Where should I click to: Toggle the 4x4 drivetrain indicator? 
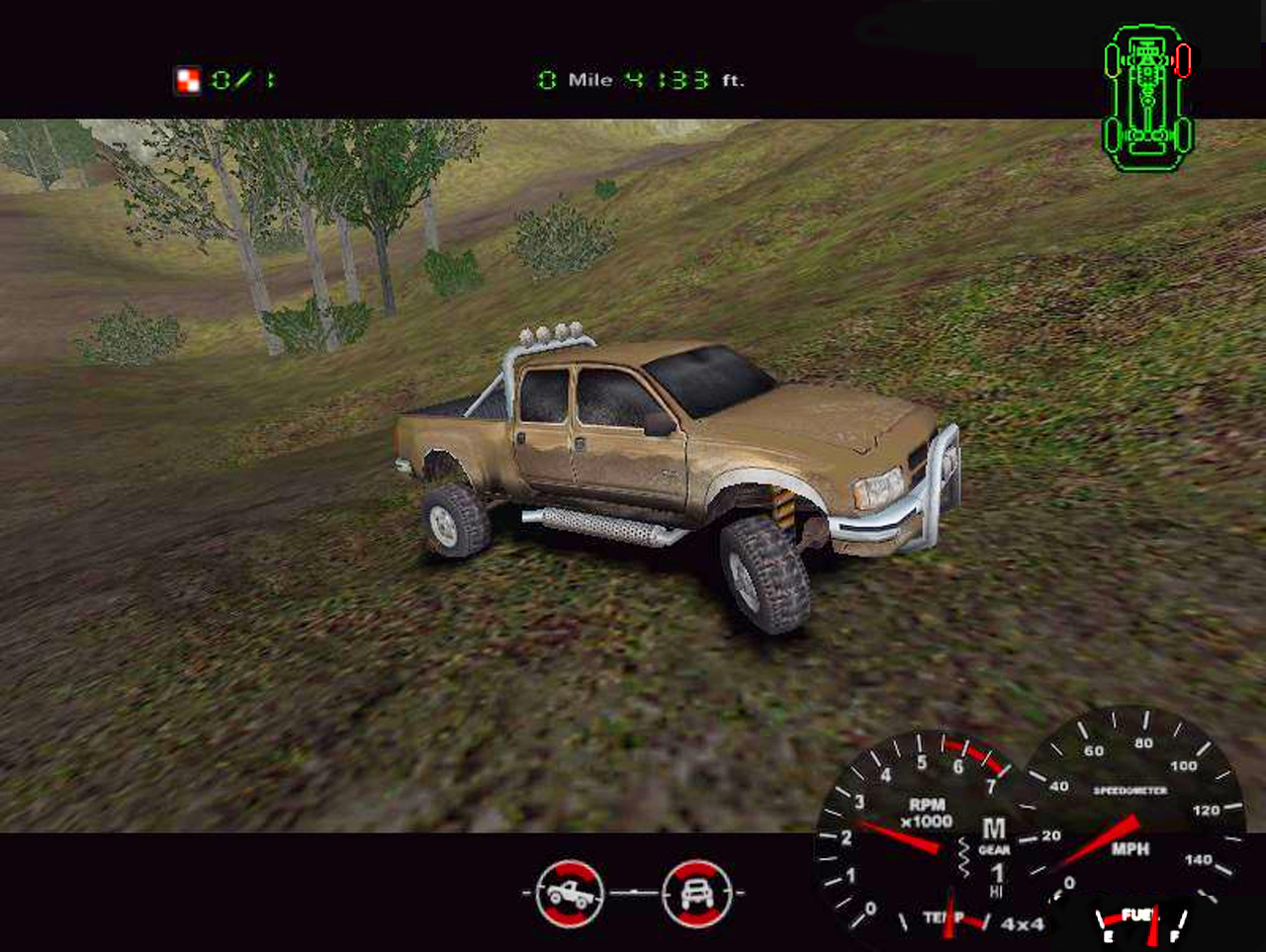click(x=1025, y=925)
